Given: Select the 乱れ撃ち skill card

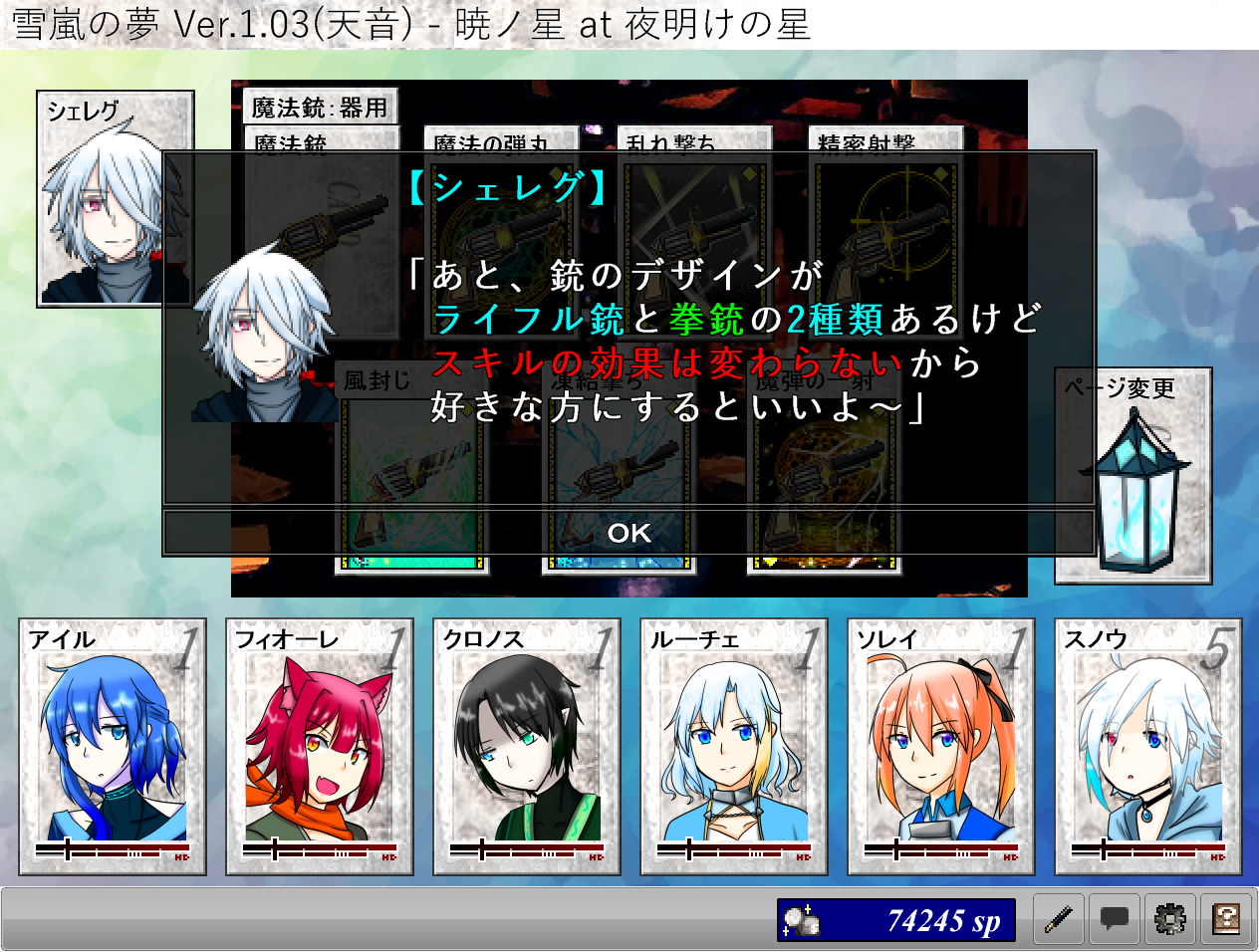Looking at the screenshot, I should coord(694,139).
